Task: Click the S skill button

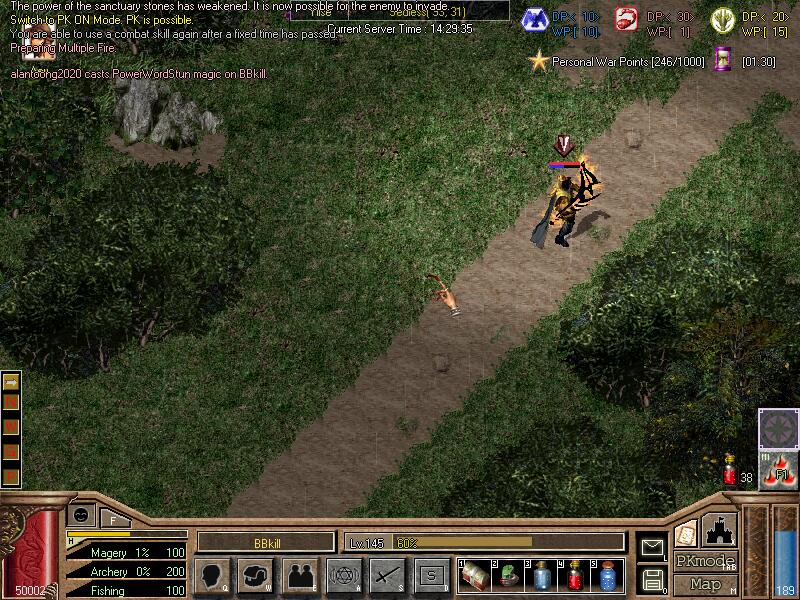Action: 431,576
